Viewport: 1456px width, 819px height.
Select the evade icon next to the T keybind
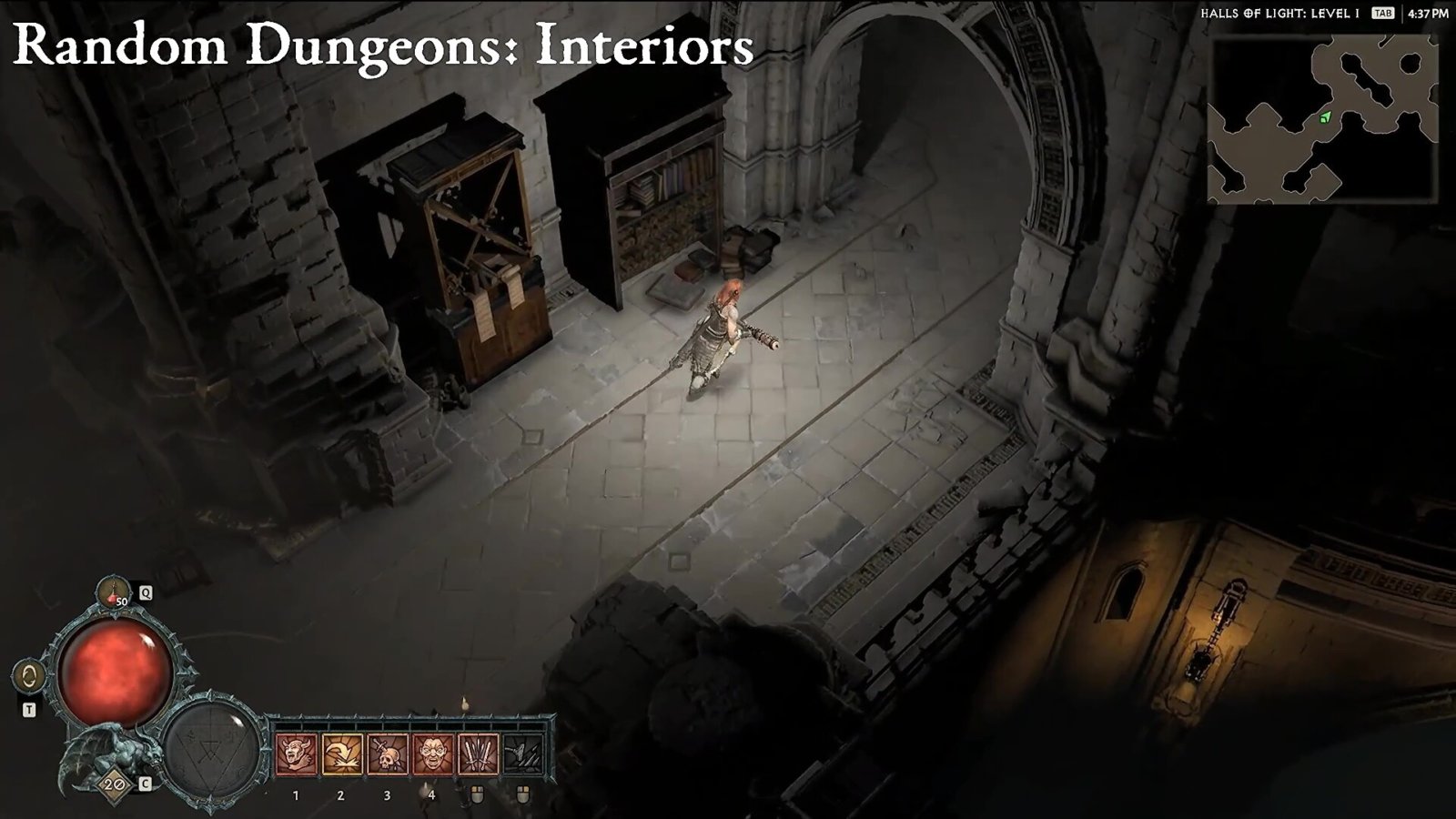pyautogui.click(x=30, y=675)
